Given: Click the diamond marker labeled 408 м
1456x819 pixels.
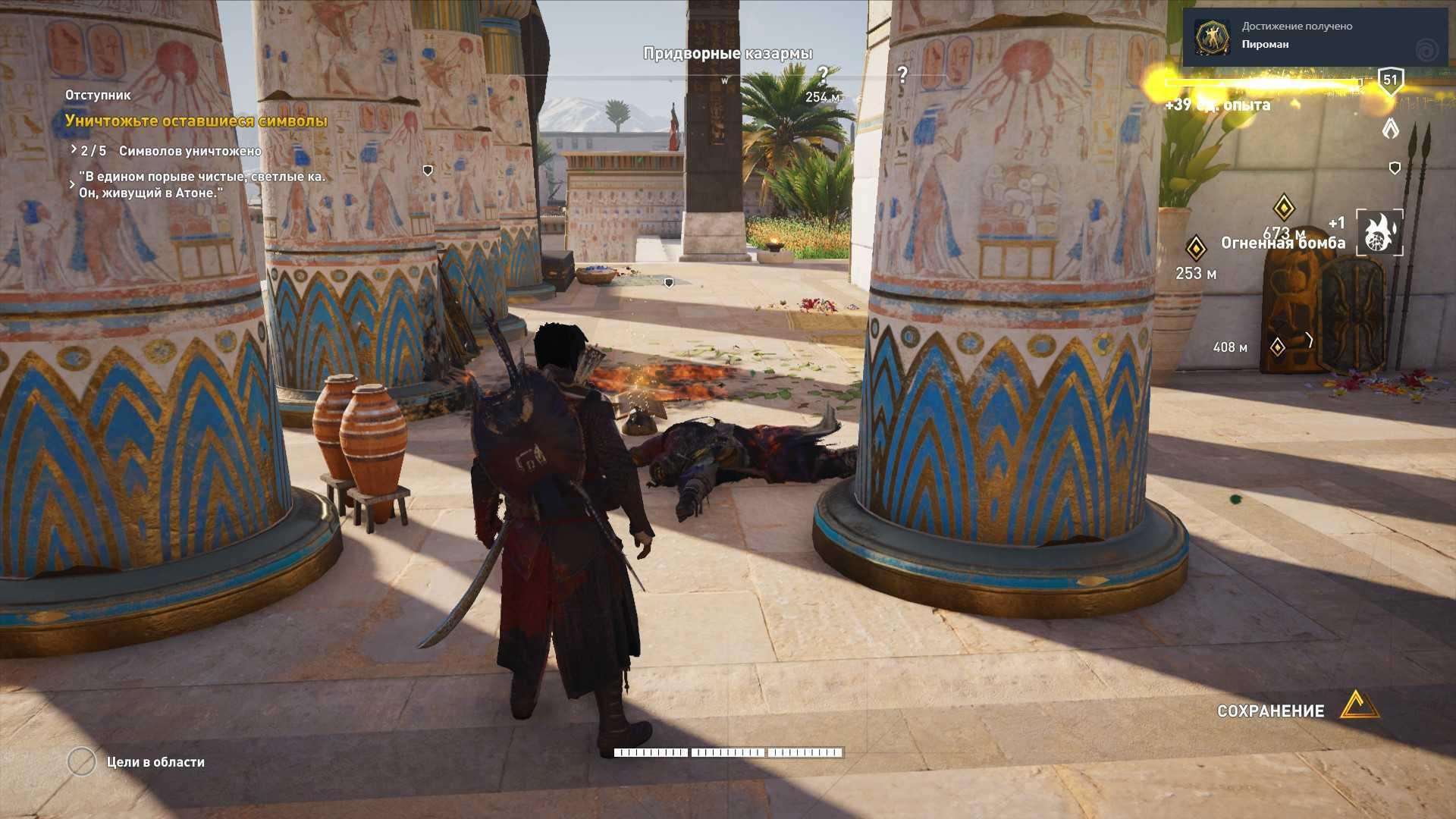Looking at the screenshot, I should (x=1278, y=347).
